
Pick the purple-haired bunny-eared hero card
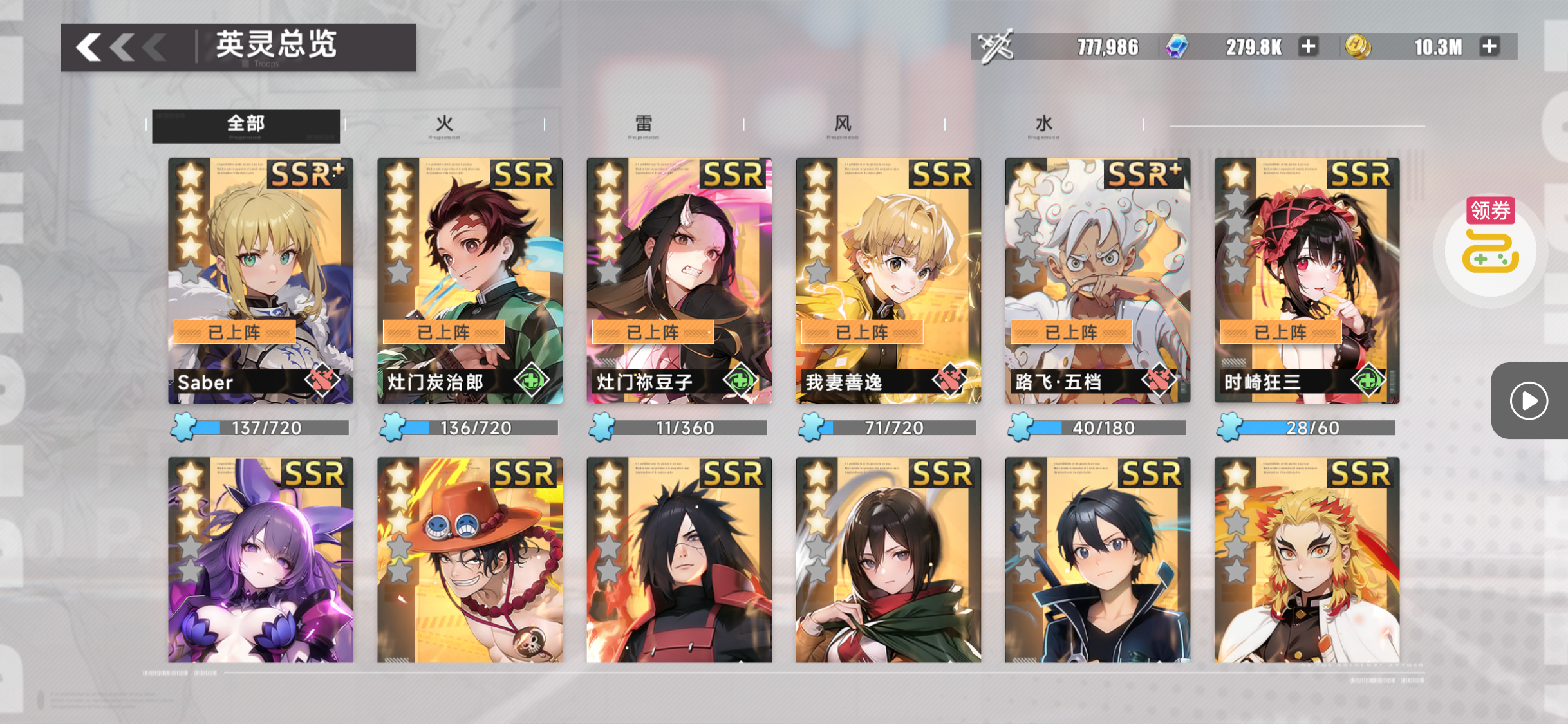[x=261, y=560]
